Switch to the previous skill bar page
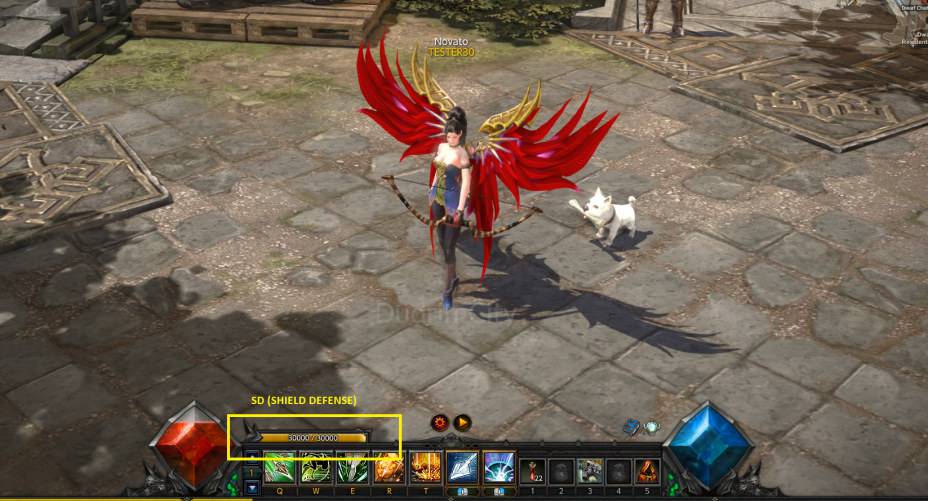 251,457
